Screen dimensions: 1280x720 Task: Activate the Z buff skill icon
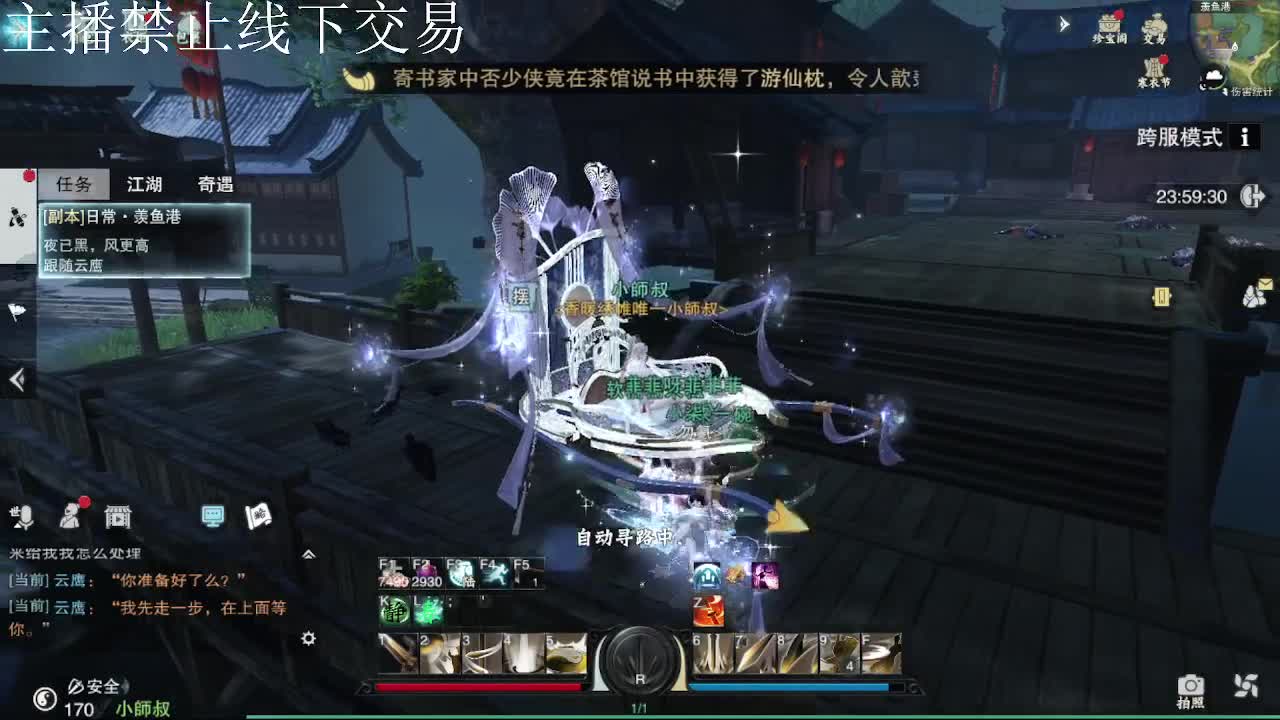click(707, 608)
